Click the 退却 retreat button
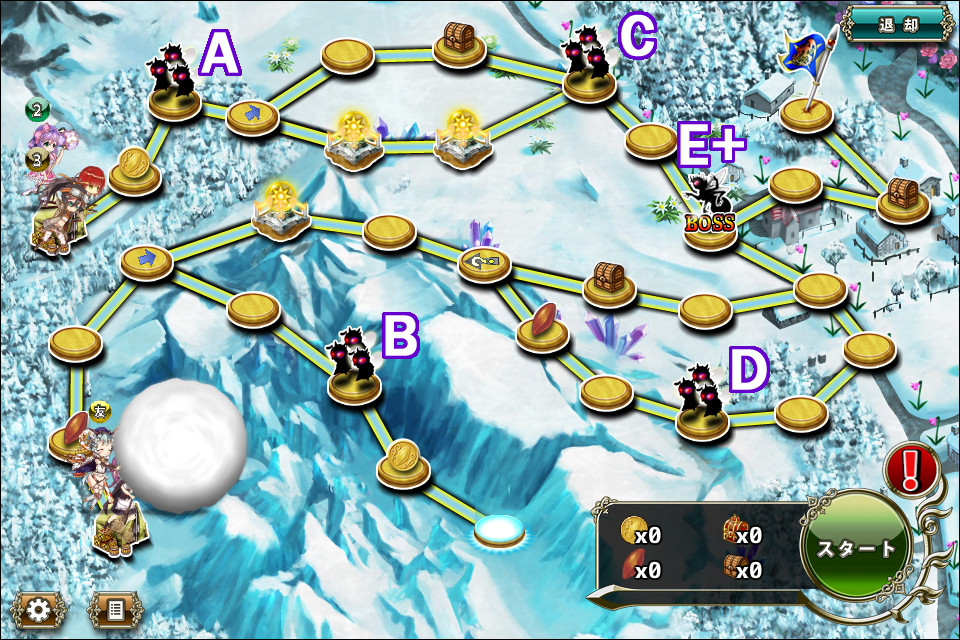This screenshot has width=960, height=640. point(896,25)
